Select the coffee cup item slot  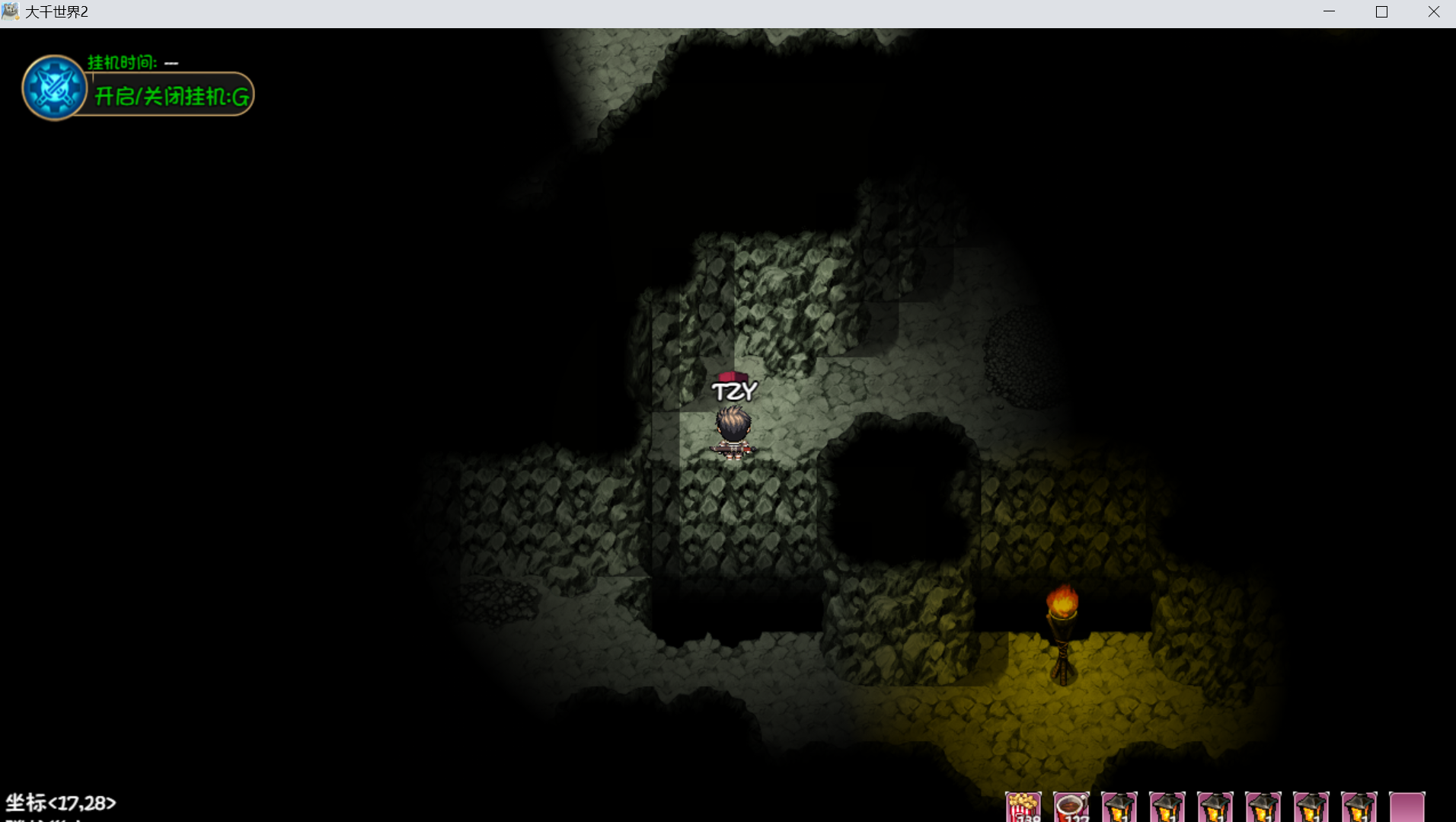1071,808
